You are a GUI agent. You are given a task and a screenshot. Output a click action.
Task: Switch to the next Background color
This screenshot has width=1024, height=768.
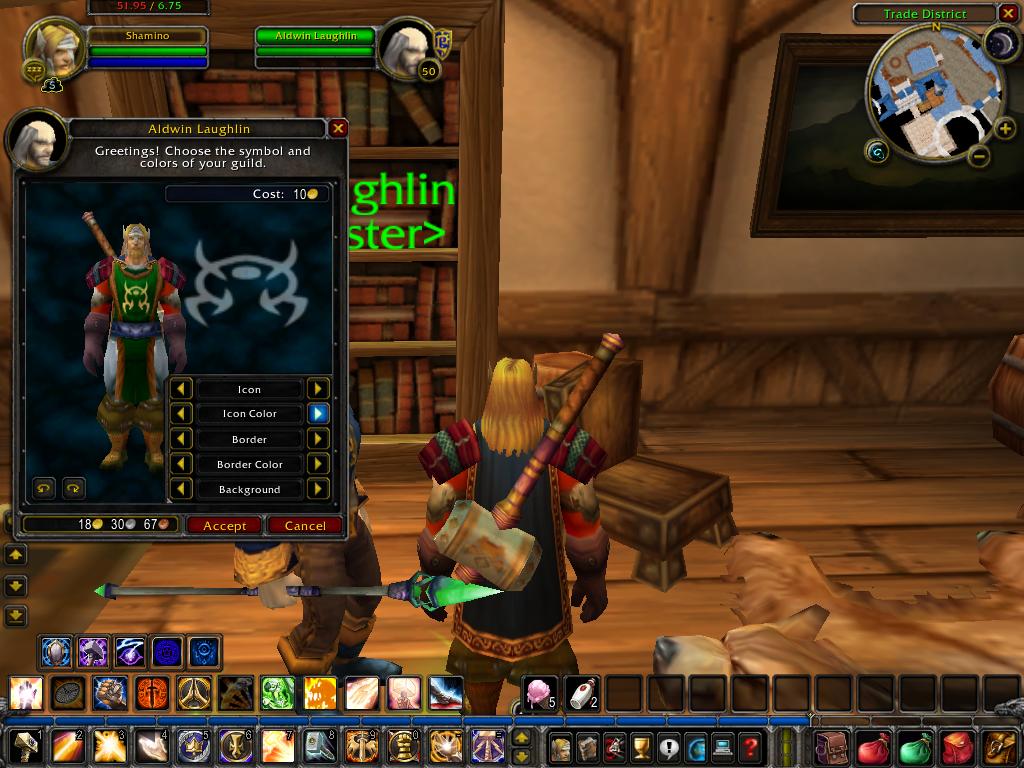click(318, 489)
